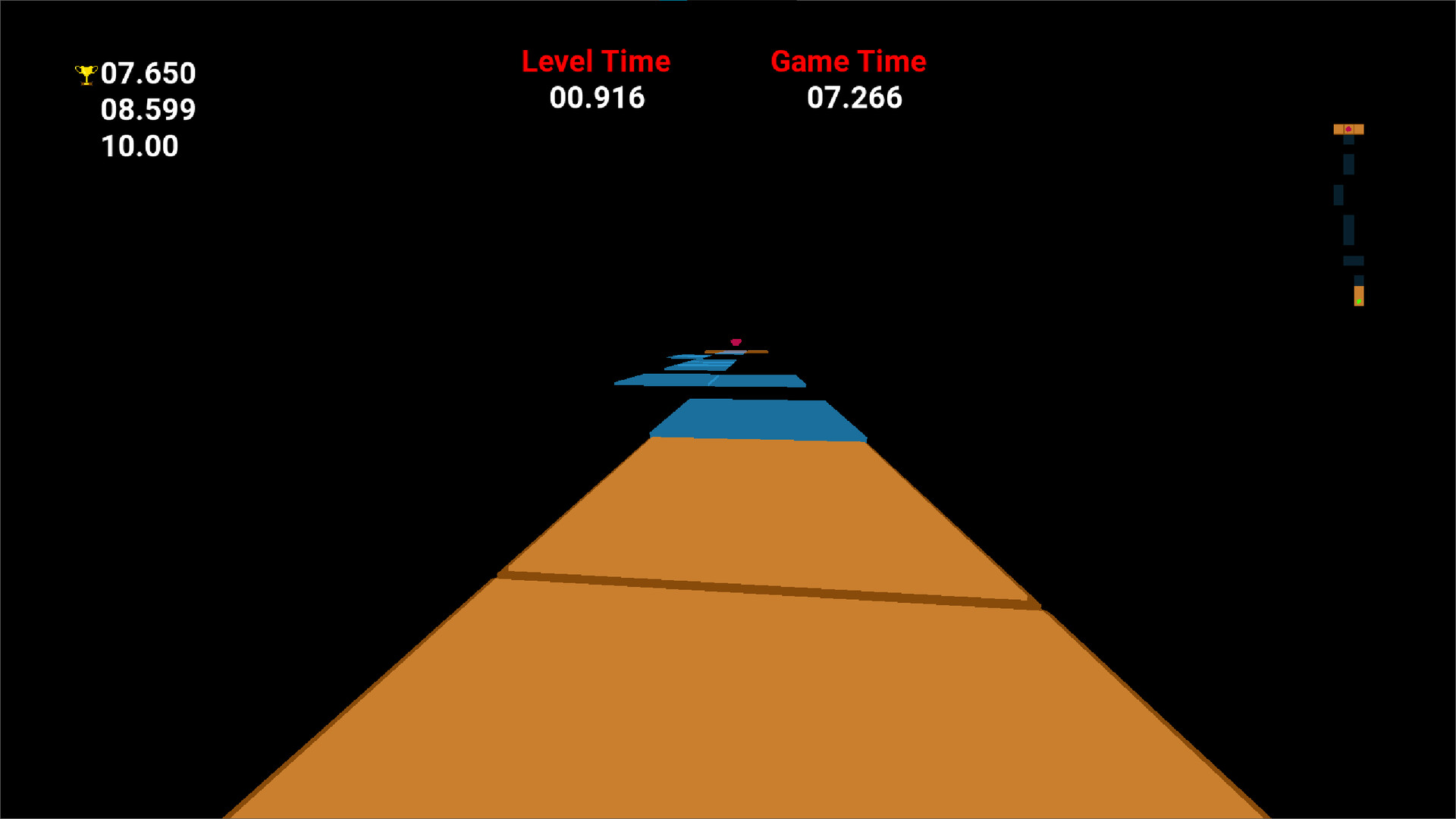
Task: Click the topmost blue segment of the minimap
Action: click(x=1348, y=140)
